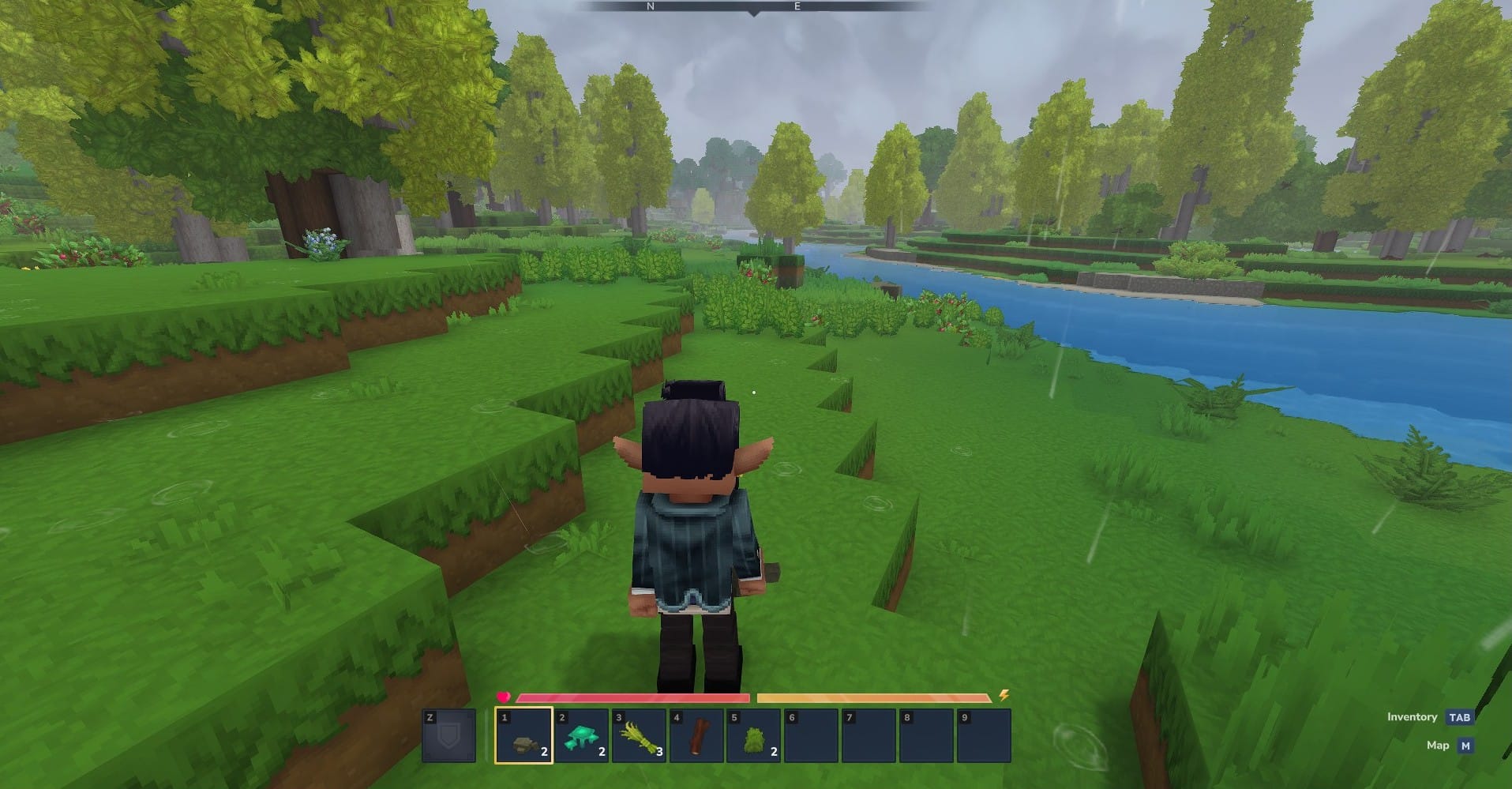
Task: Click the compass heading pointer at top center
Action: coord(755,13)
